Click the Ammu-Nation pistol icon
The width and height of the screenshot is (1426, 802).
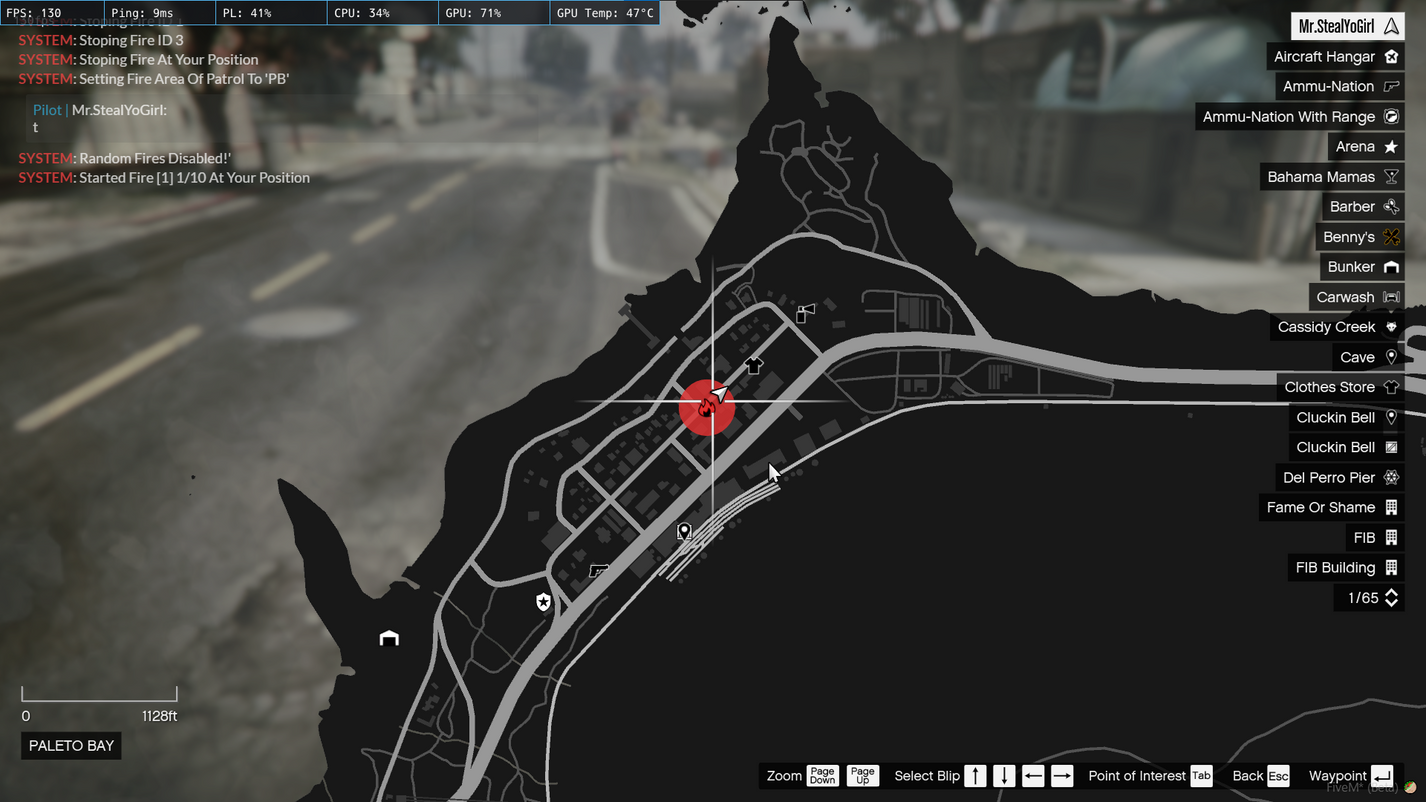point(1390,86)
